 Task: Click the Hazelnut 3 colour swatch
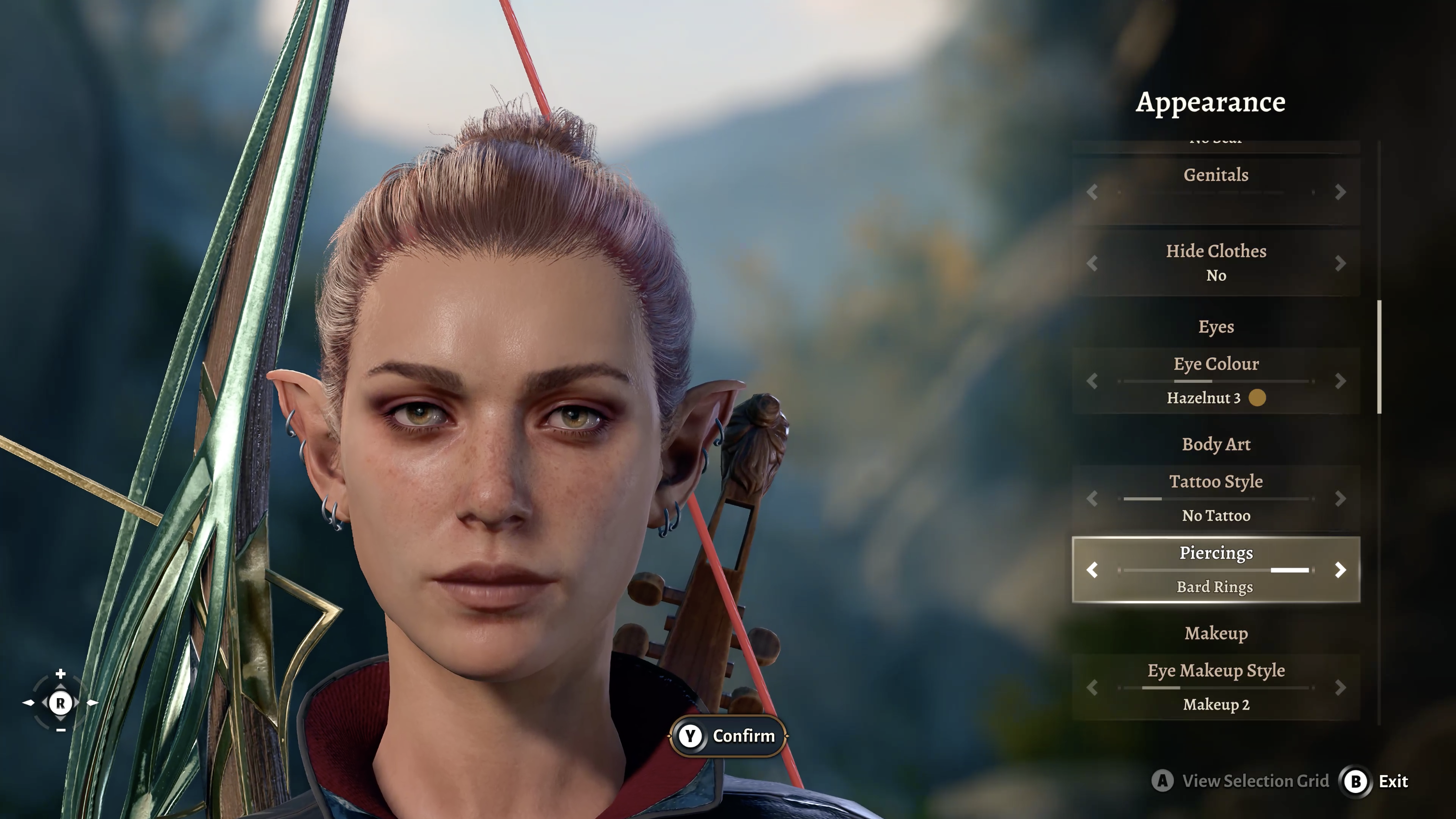(x=1257, y=398)
